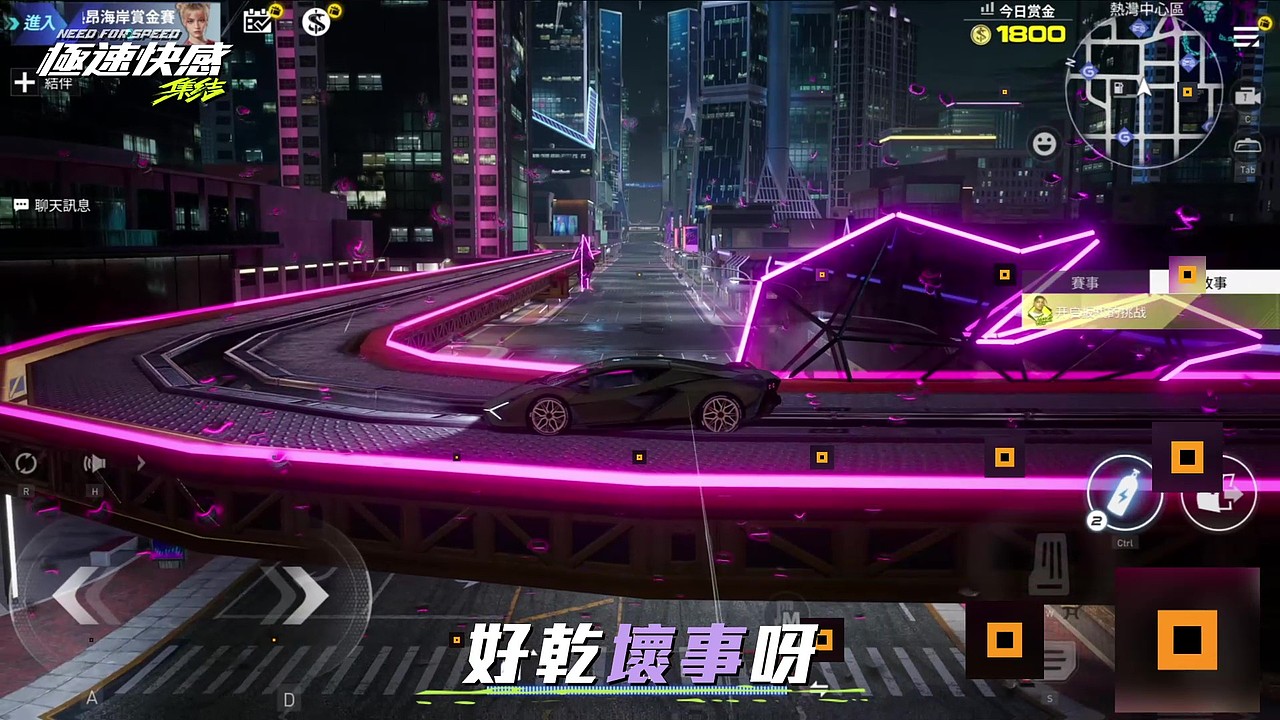Expand the chevron next to the horn icon
The width and height of the screenshot is (1280, 720).
click(x=141, y=462)
